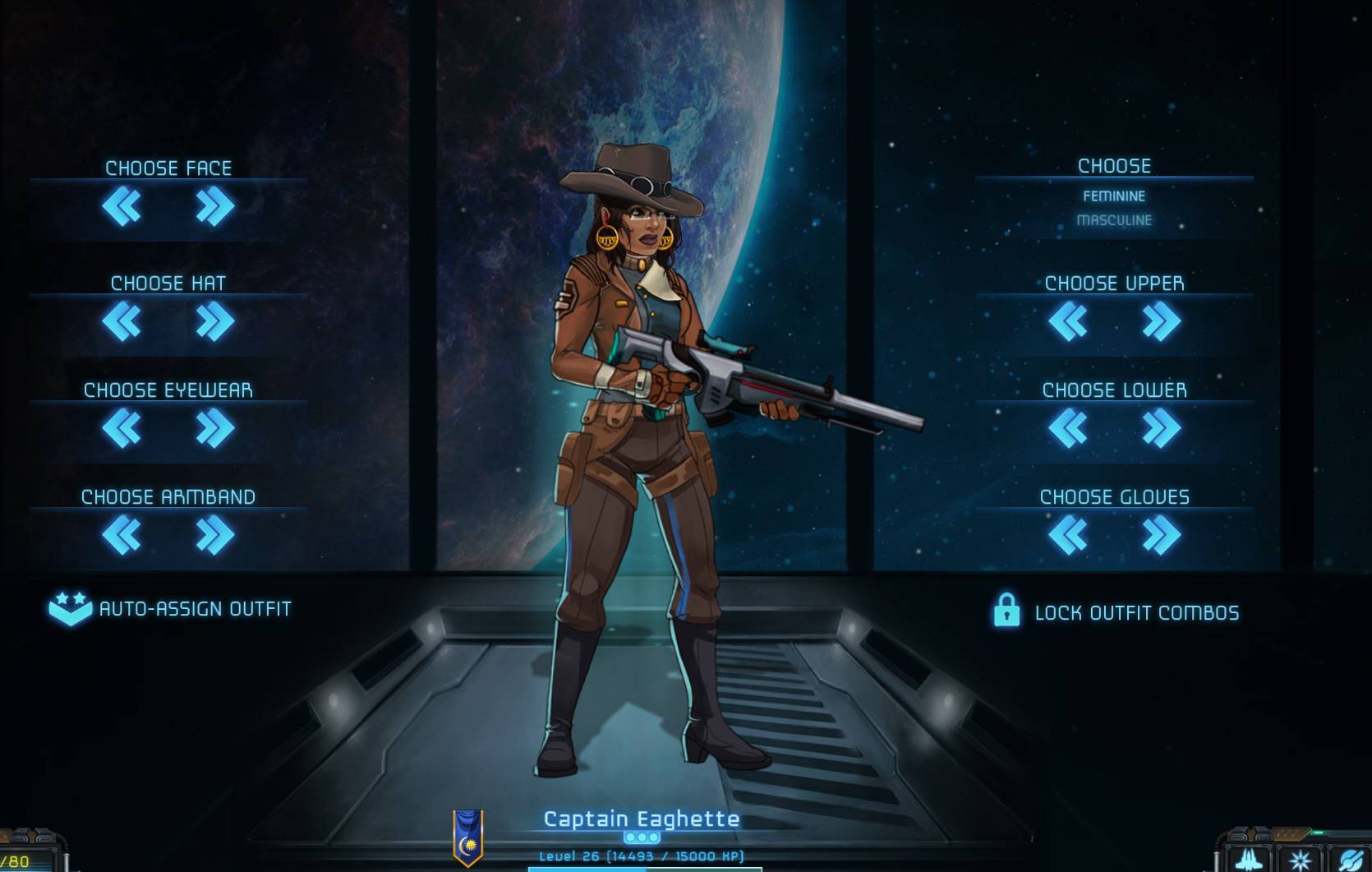Click Auto-Assign Outfit button
Screen dimensions: 1372x872
coord(171,609)
